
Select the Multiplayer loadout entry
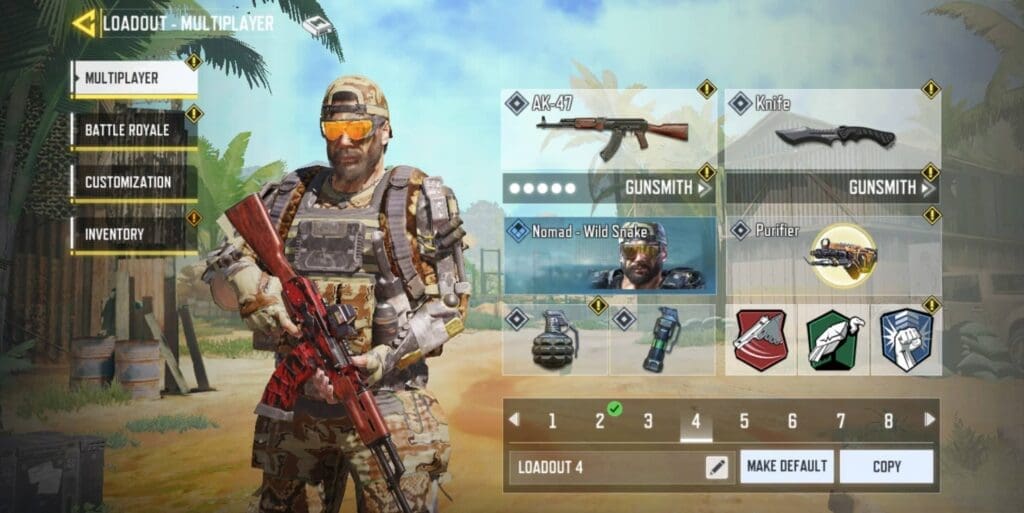133,78
